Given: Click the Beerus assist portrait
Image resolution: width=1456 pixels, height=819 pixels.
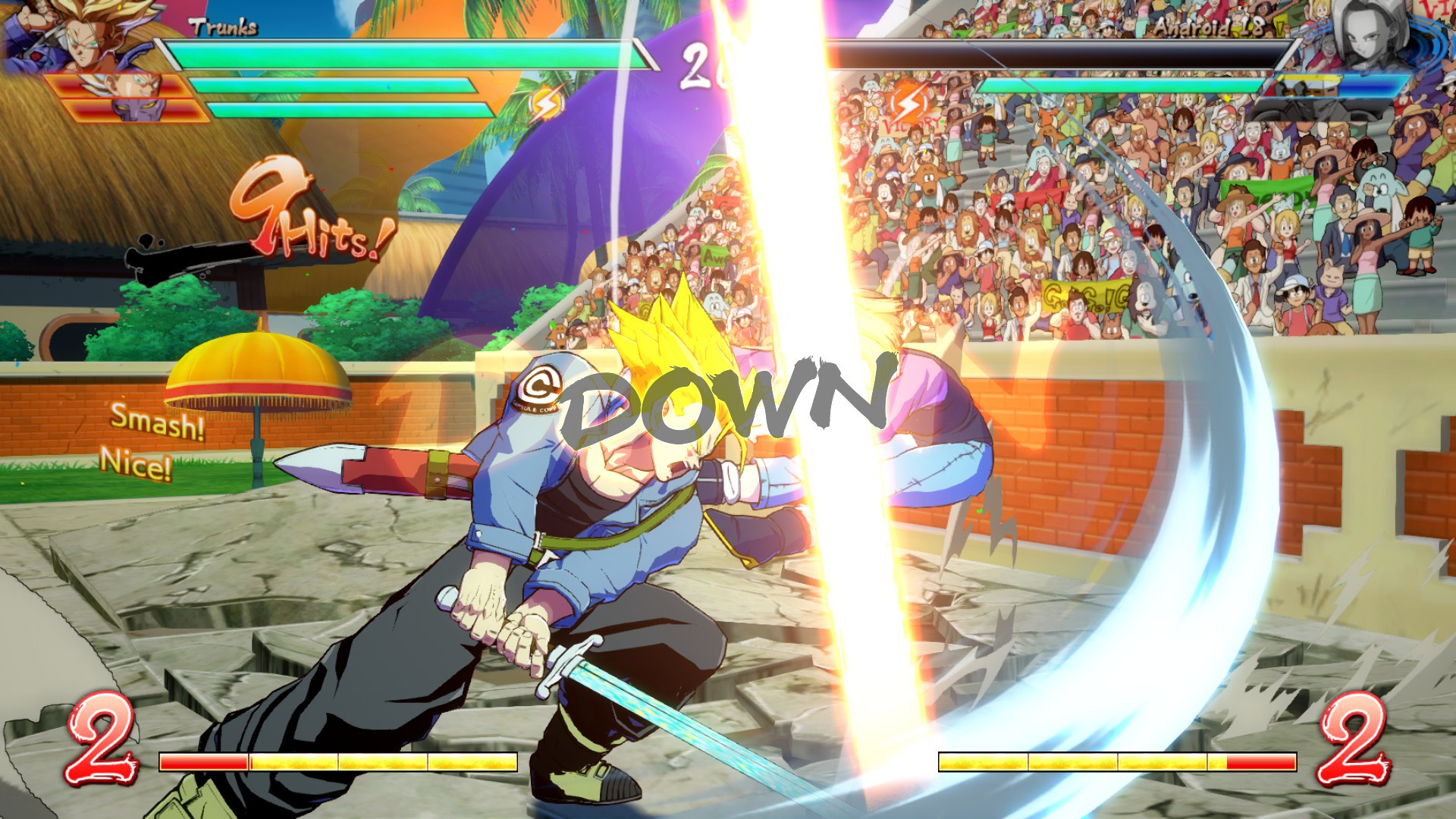Looking at the screenshot, I should pyautogui.click(x=136, y=108).
